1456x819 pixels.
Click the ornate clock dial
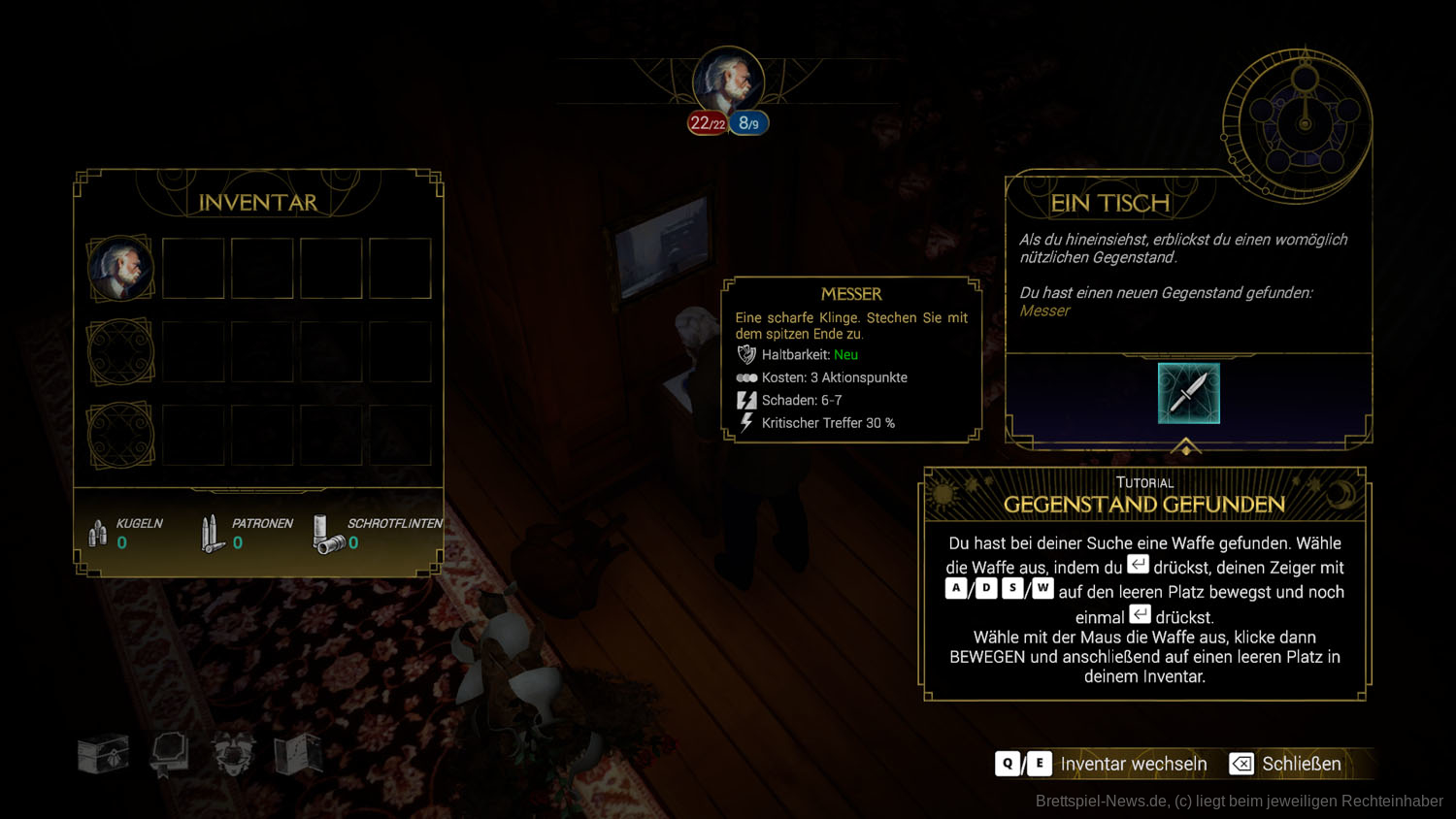point(1304,124)
